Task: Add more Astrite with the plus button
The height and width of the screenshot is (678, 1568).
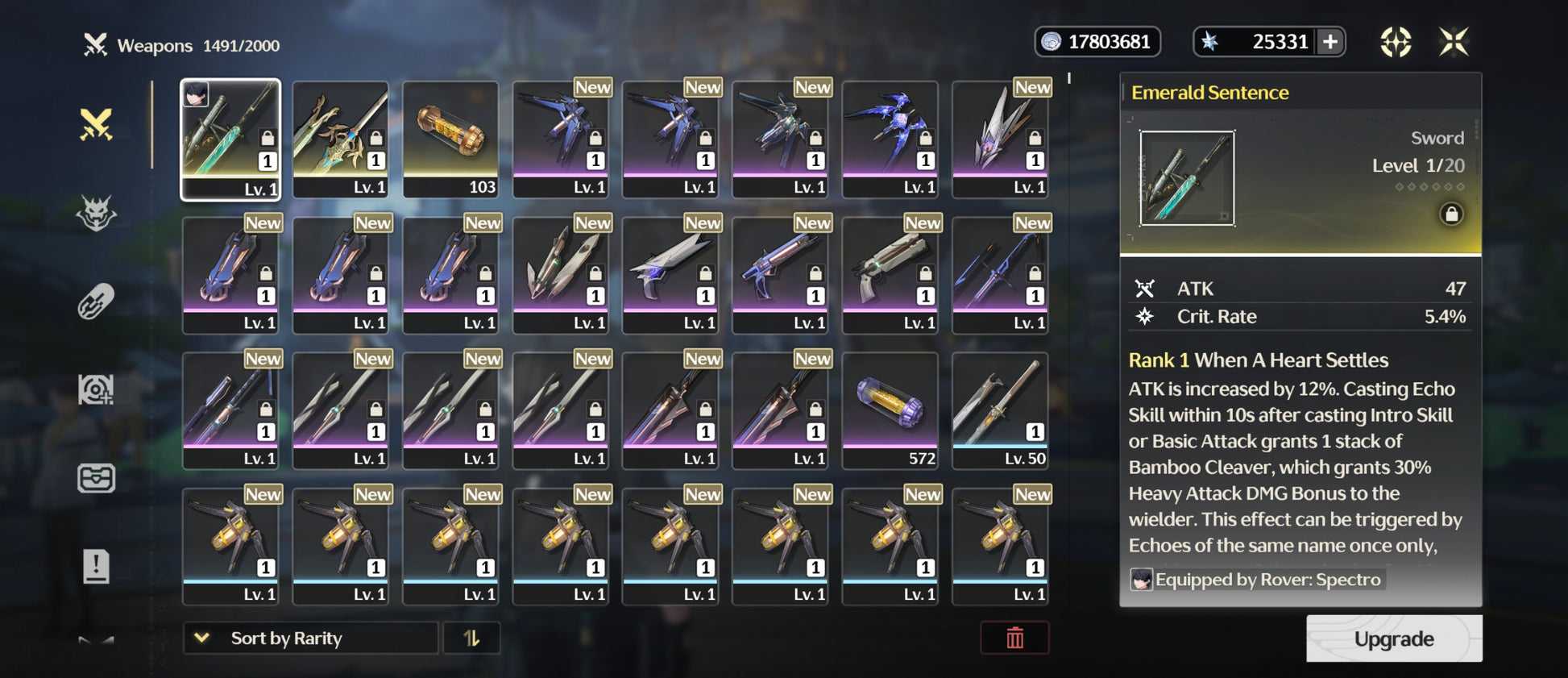Action: [1330, 42]
